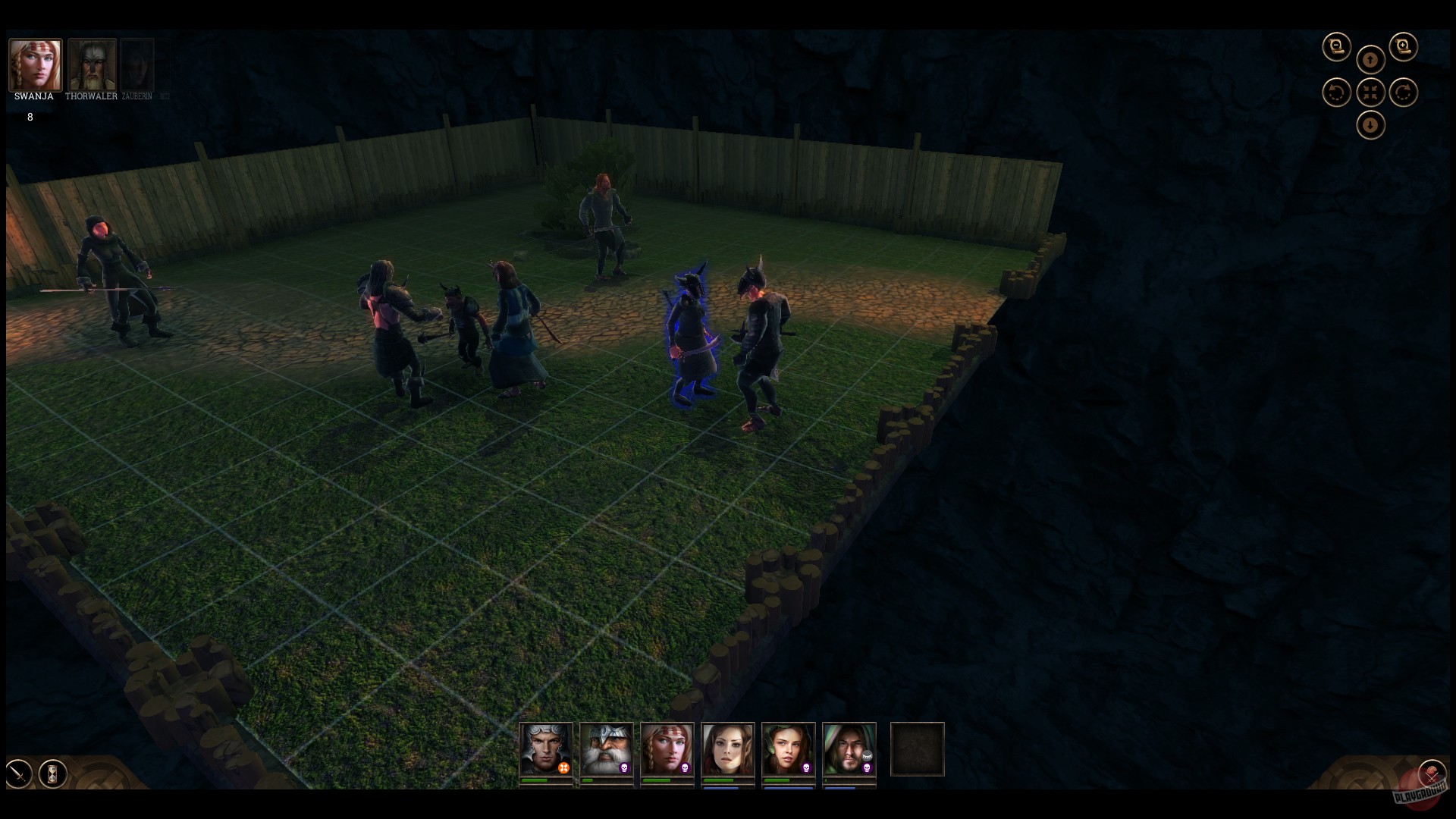Image resolution: width=1456 pixels, height=819 pixels.
Task: Click the center camera icon
Action: (x=1370, y=92)
